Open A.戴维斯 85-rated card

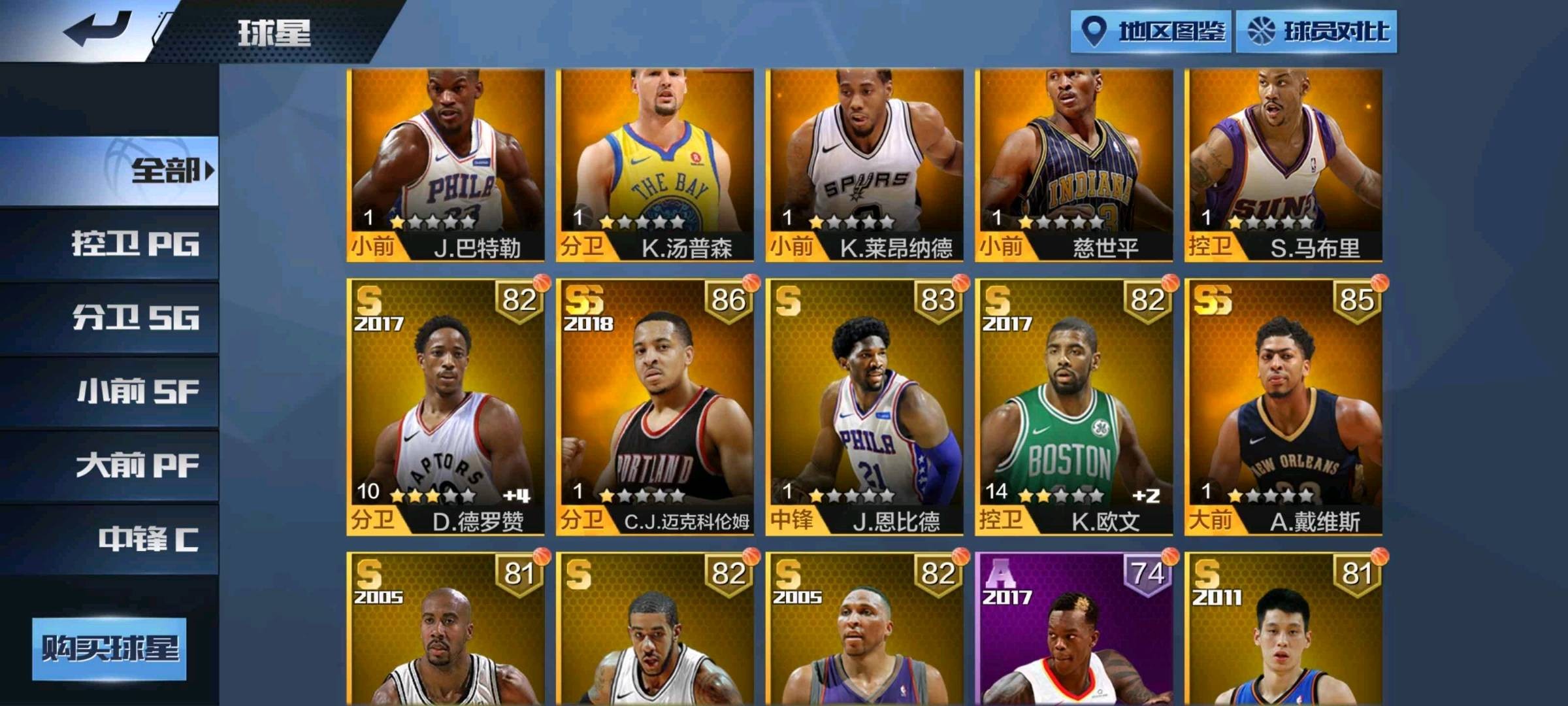[1284, 407]
